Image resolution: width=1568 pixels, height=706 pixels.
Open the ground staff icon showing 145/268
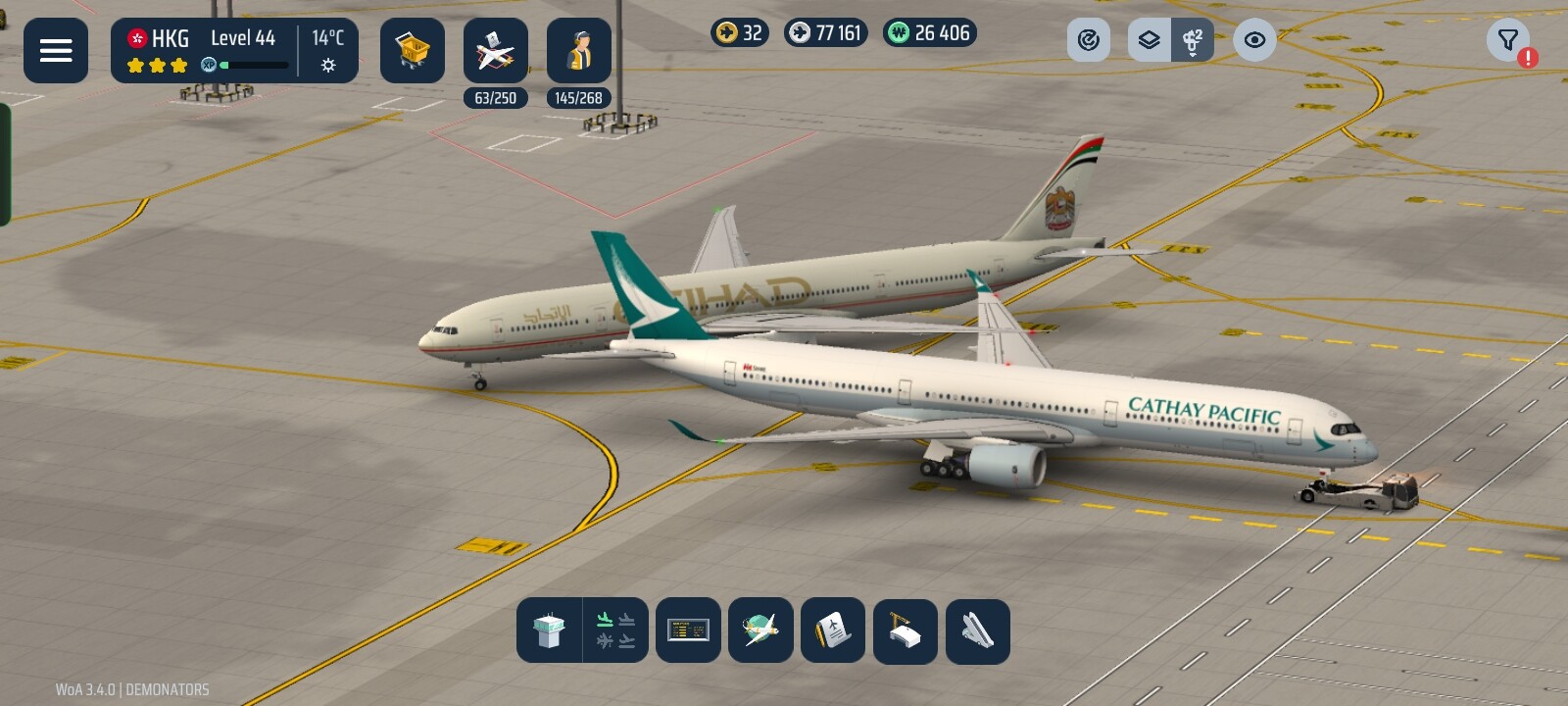pyautogui.click(x=579, y=51)
